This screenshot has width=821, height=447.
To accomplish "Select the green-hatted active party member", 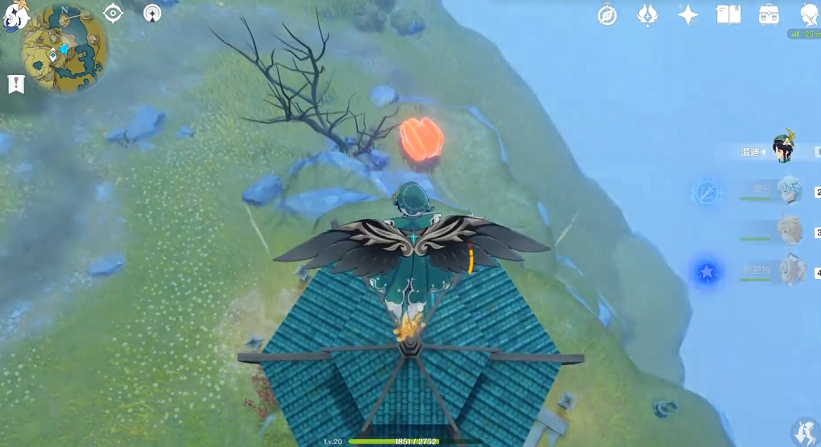I will [x=782, y=151].
